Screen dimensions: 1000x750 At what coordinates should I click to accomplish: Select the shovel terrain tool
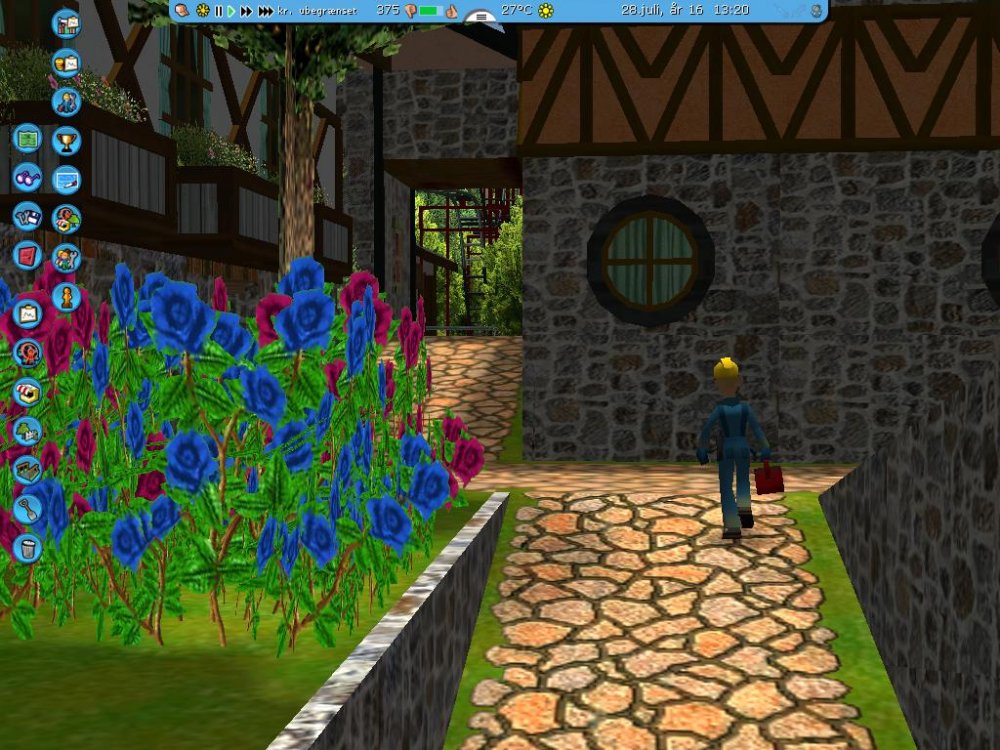point(27,508)
